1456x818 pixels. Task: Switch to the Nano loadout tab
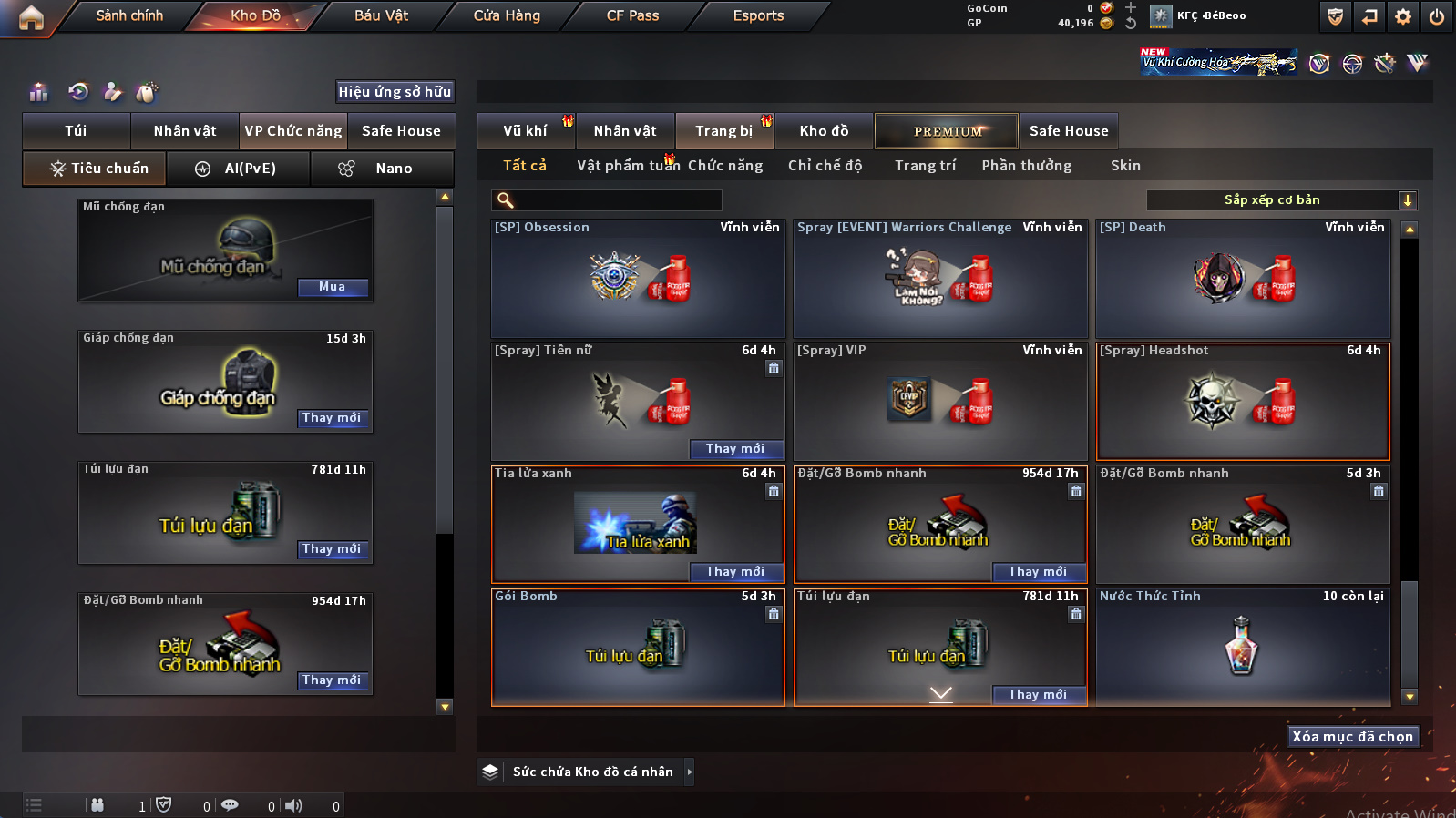point(382,169)
